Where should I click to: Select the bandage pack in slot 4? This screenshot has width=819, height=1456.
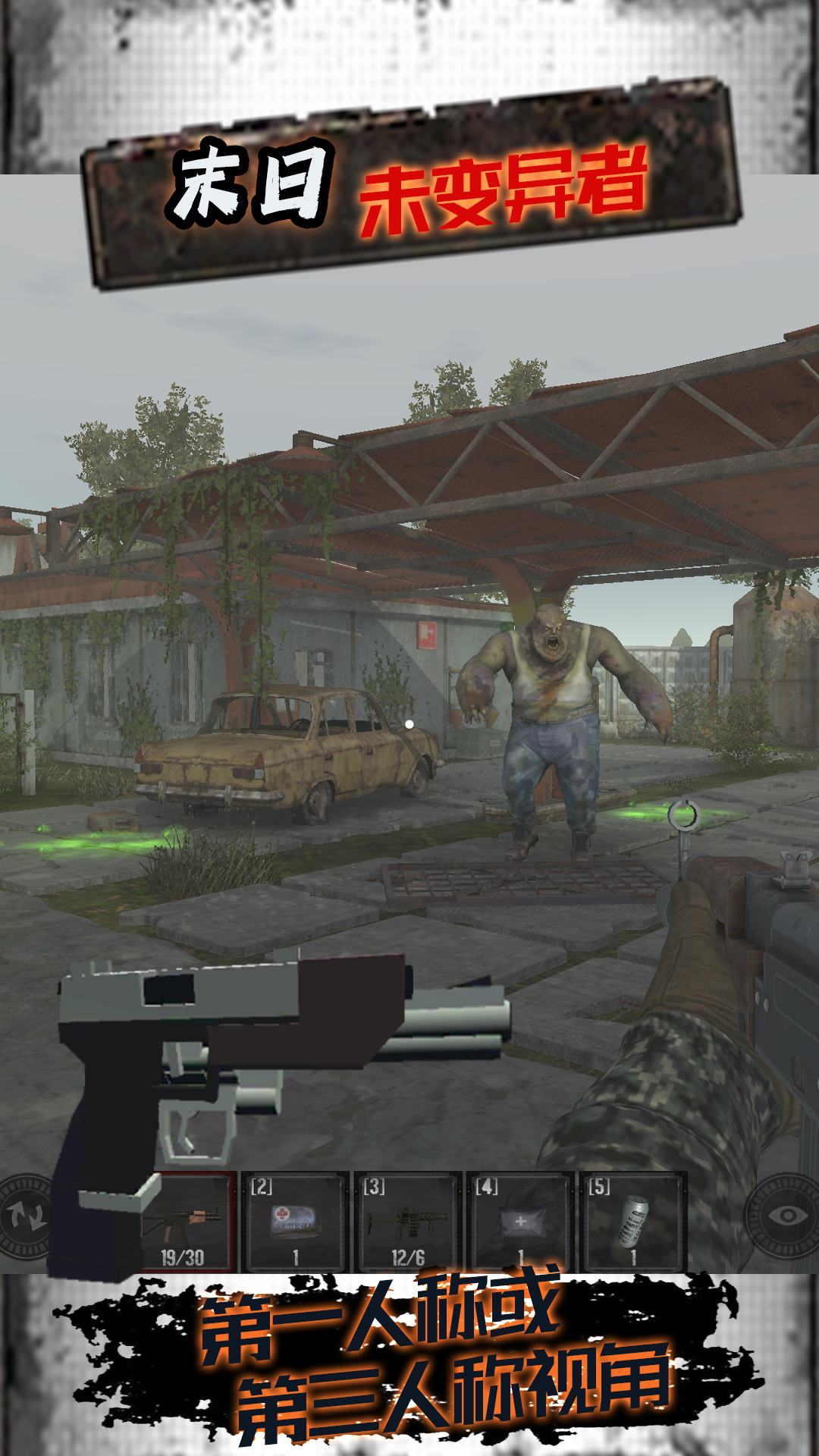click(x=519, y=1222)
